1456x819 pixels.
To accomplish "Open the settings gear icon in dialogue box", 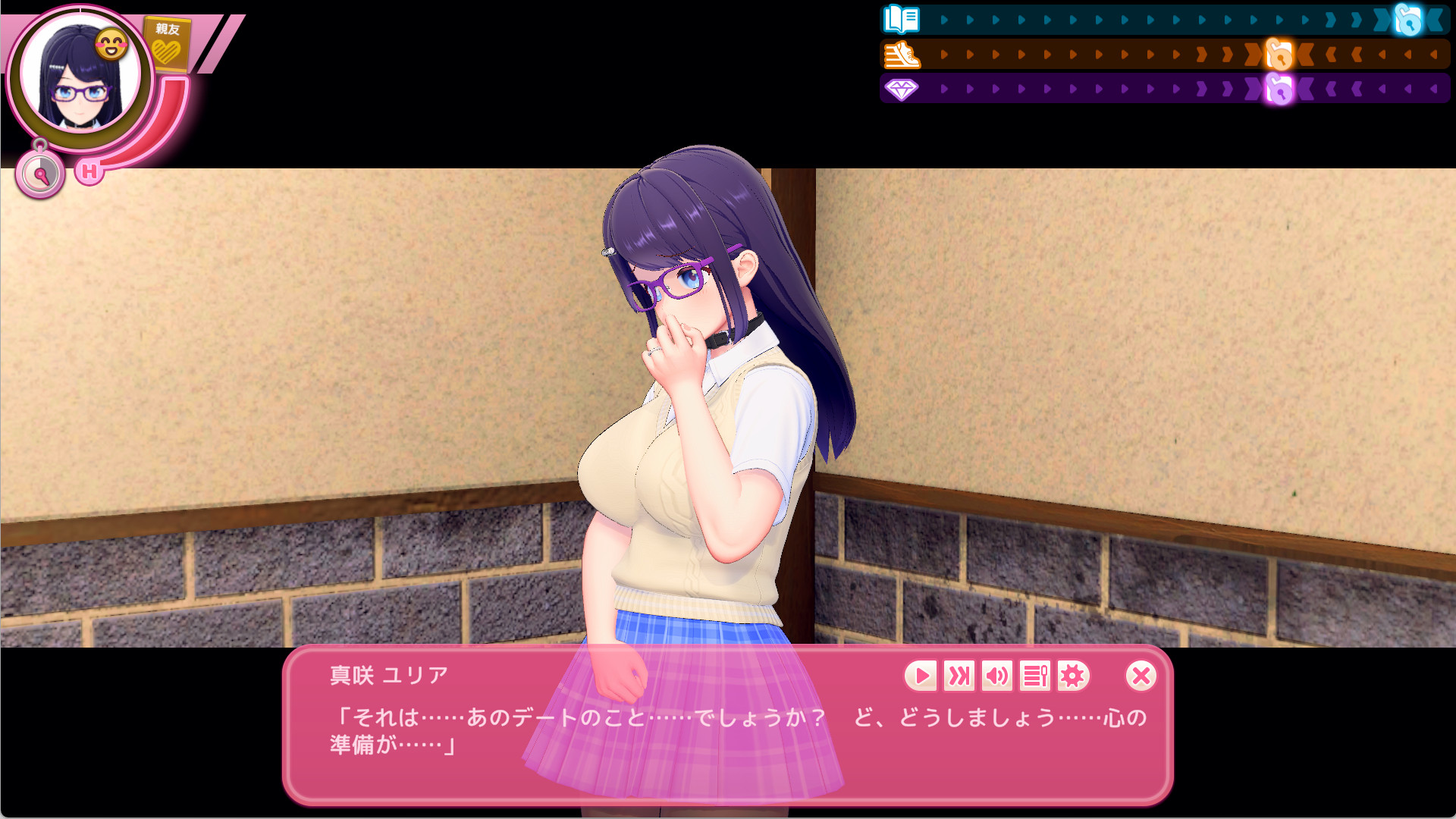I will pyautogui.click(x=1072, y=676).
